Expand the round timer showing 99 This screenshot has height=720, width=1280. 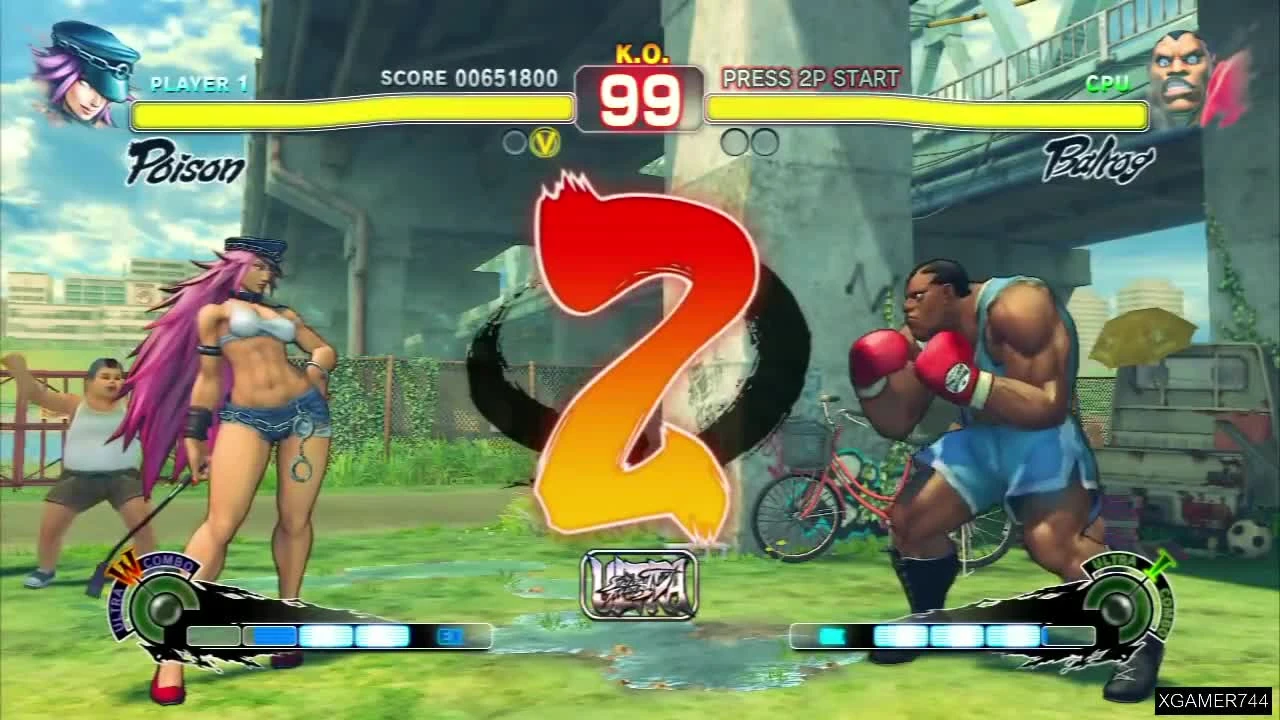pos(638,98)
